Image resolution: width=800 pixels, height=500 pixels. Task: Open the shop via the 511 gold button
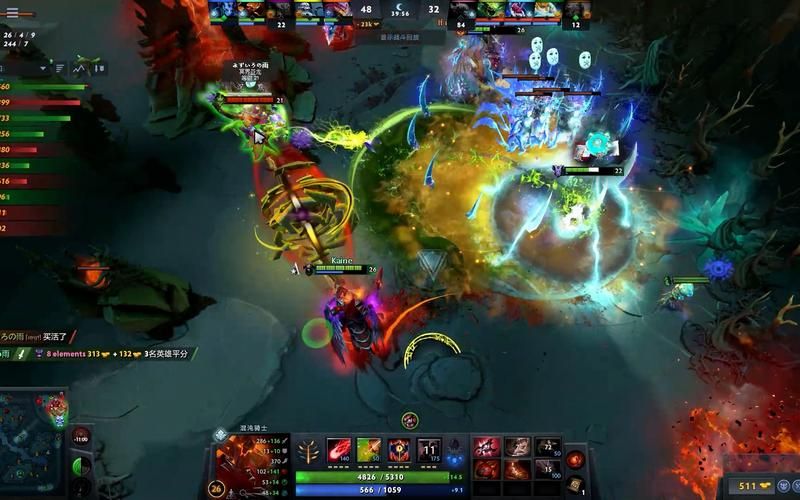click(755, 486)
